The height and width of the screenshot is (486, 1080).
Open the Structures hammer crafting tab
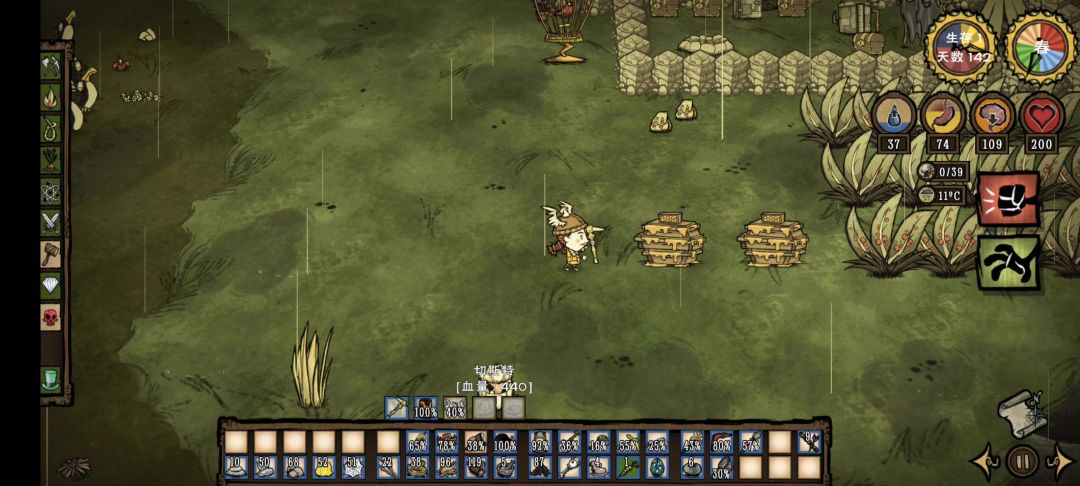(x=50, y=253)
